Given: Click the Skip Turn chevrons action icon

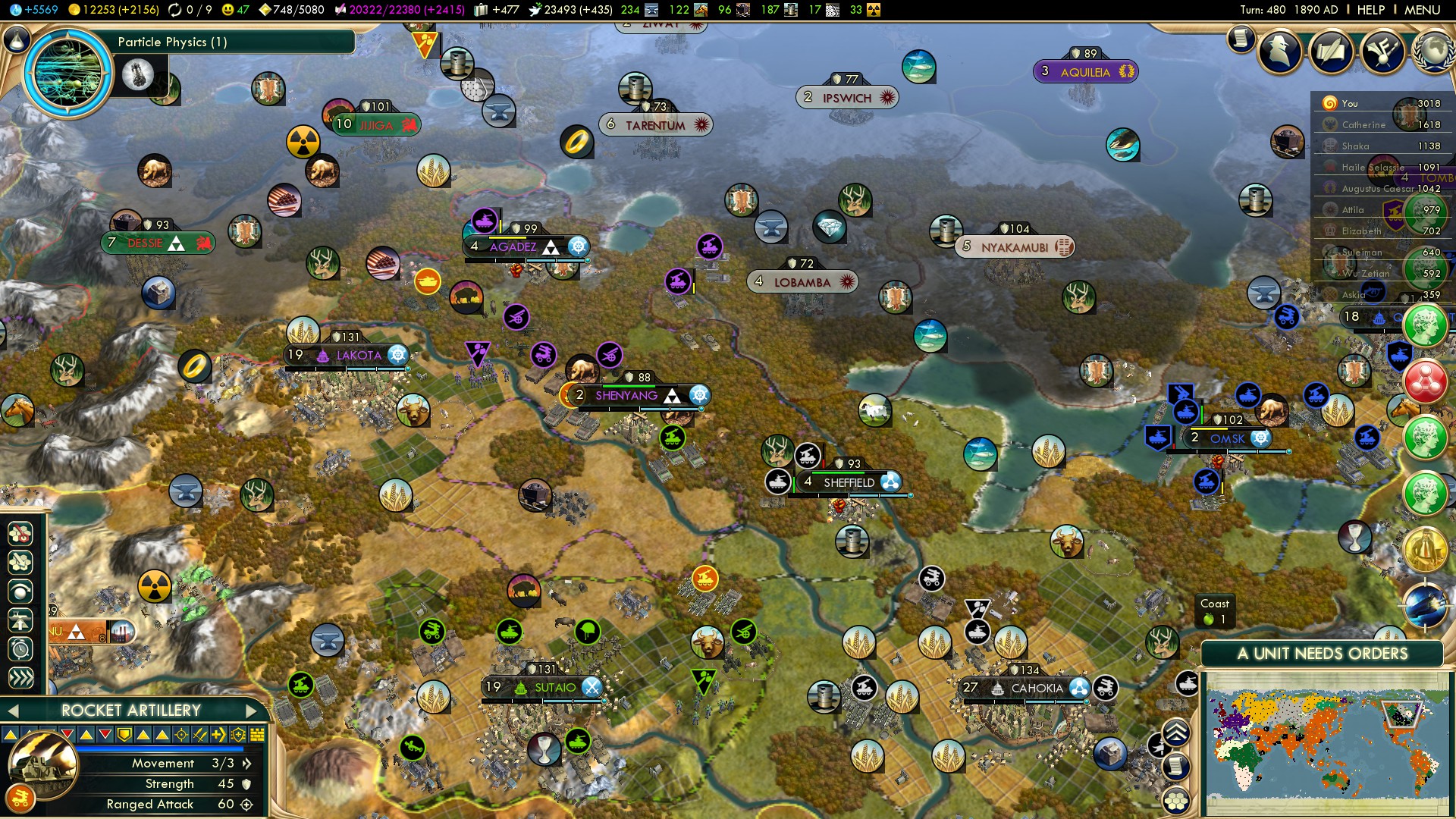Looking at the screenshot, I should (20, 677).
